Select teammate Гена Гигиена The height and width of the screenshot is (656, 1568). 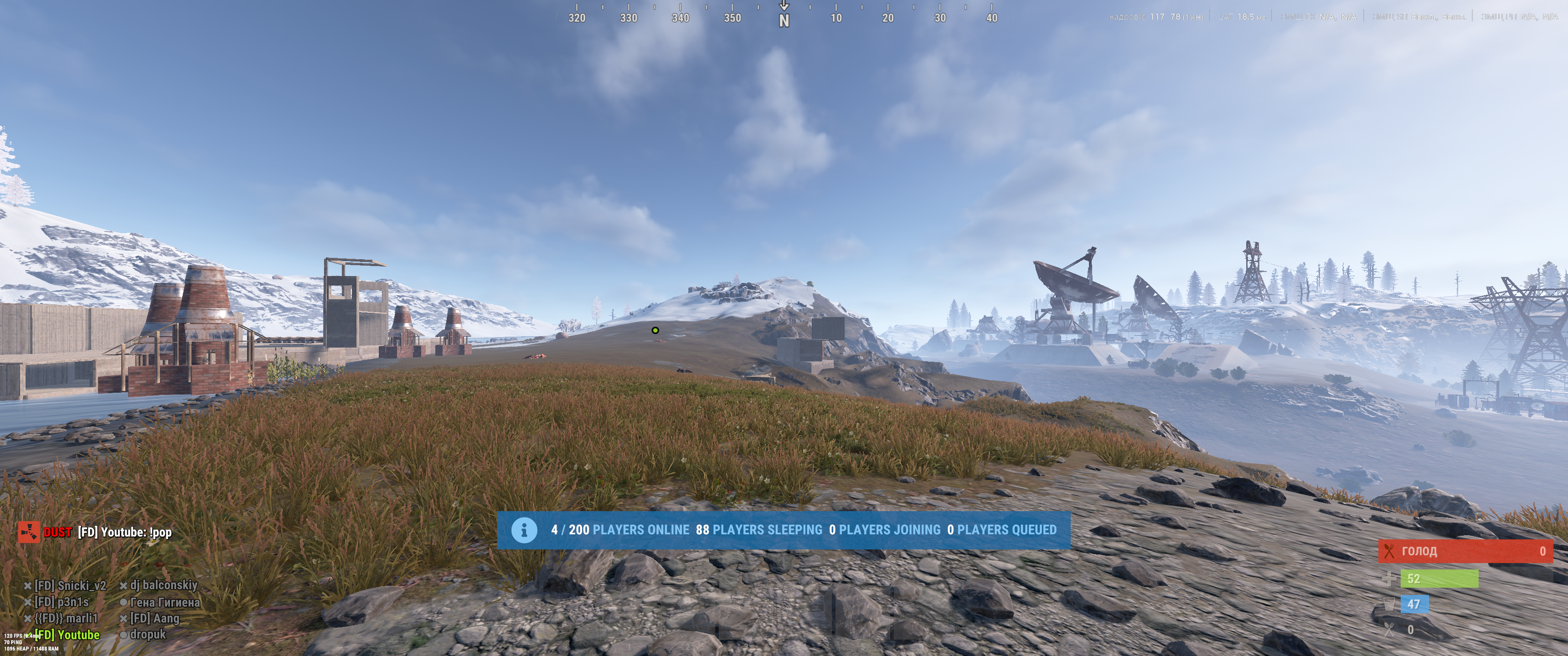pyautogui.click(x=165, y=602)
